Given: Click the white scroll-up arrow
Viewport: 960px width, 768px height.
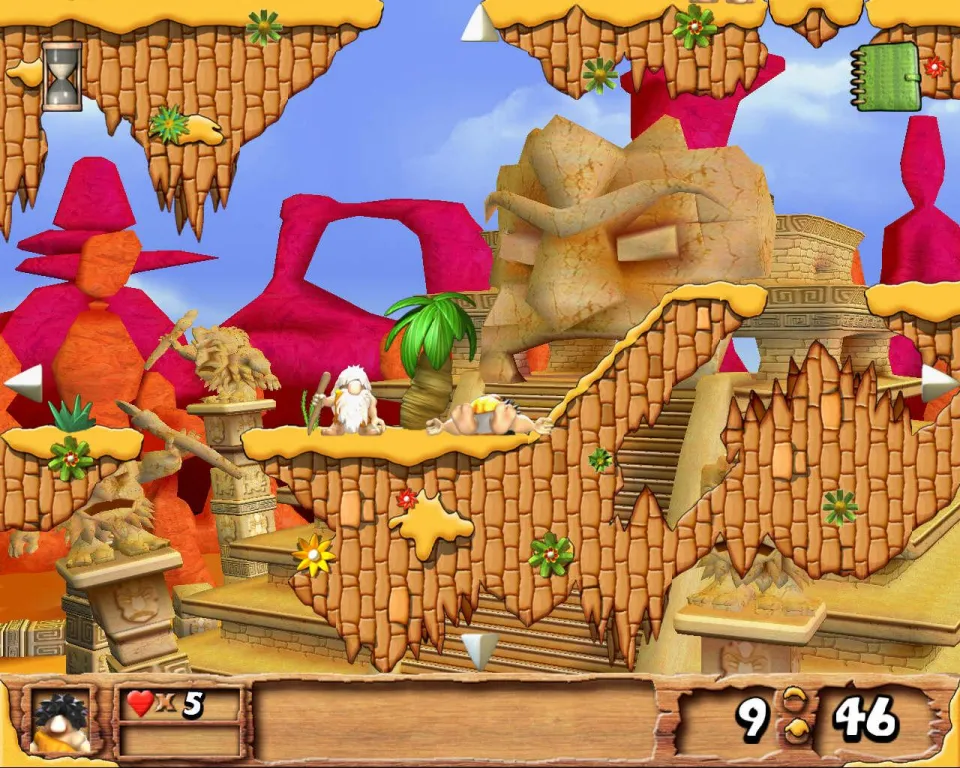Looking at the screenshot, I should pyautogui.click(x=480, y=24).
